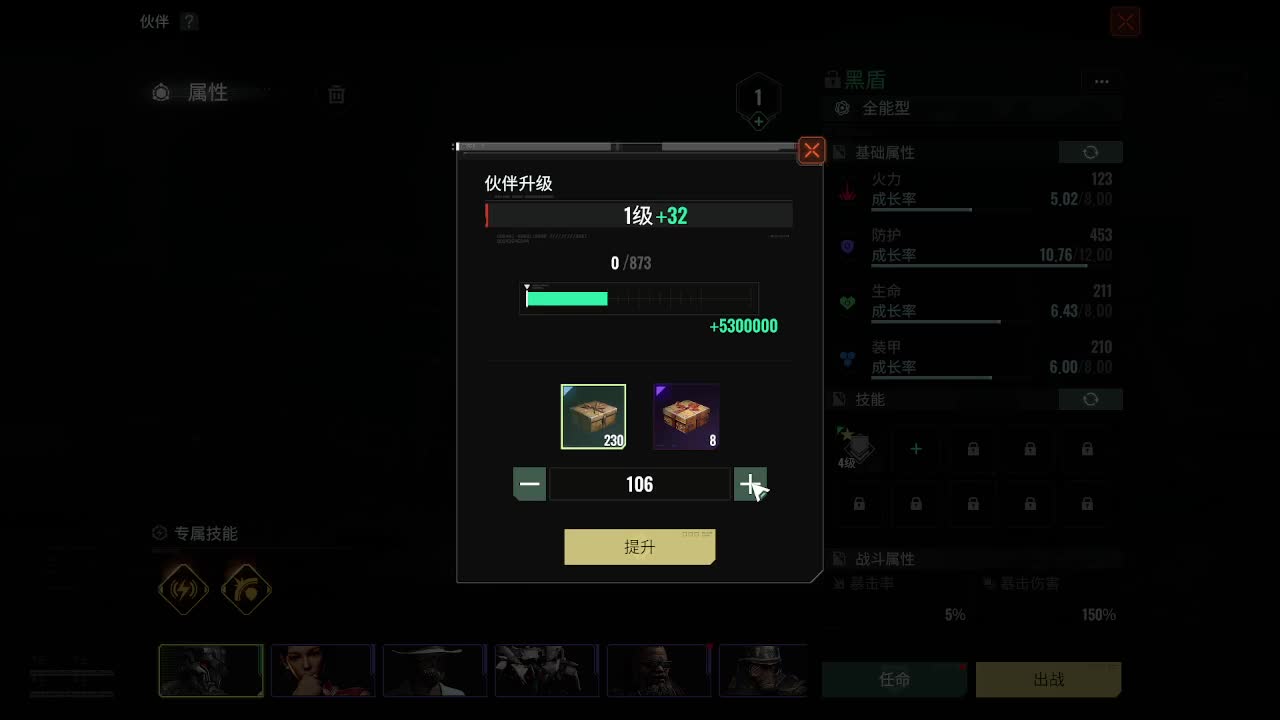Click the trash icon near 属性
Viewport: 1280px width, 720px height.
336,93
